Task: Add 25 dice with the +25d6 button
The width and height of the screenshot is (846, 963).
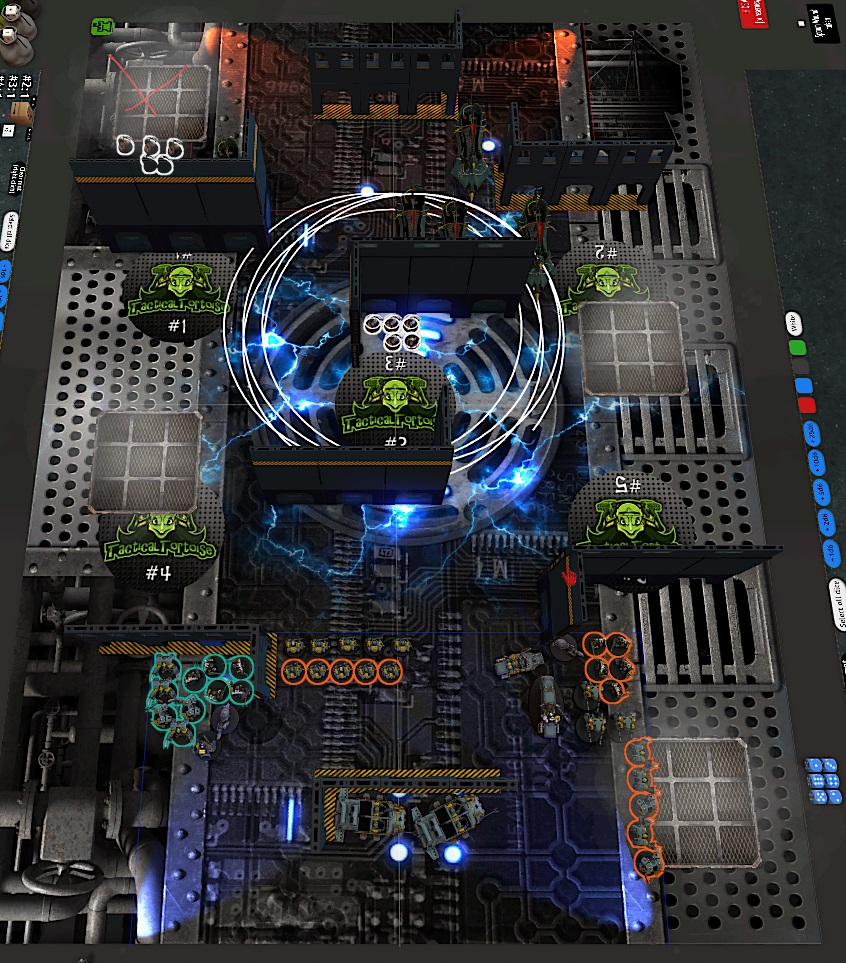Action: pos(810,432)
